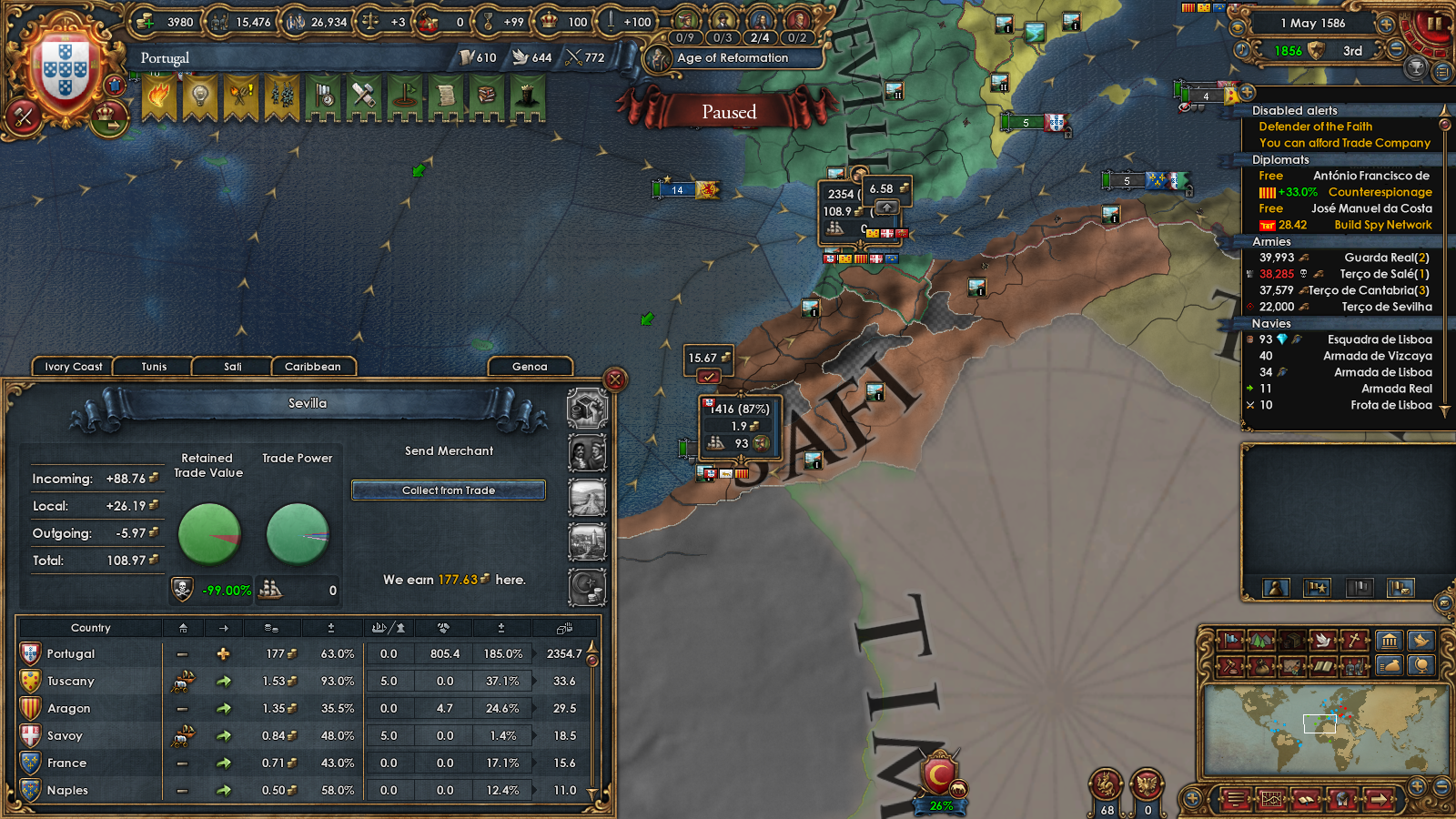Expand the outliner panel arrow

point(1247,93)
